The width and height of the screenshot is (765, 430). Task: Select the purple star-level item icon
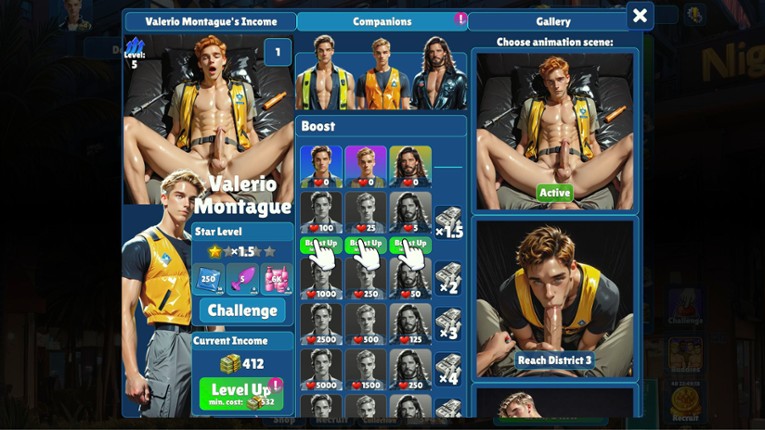(242, 278)
